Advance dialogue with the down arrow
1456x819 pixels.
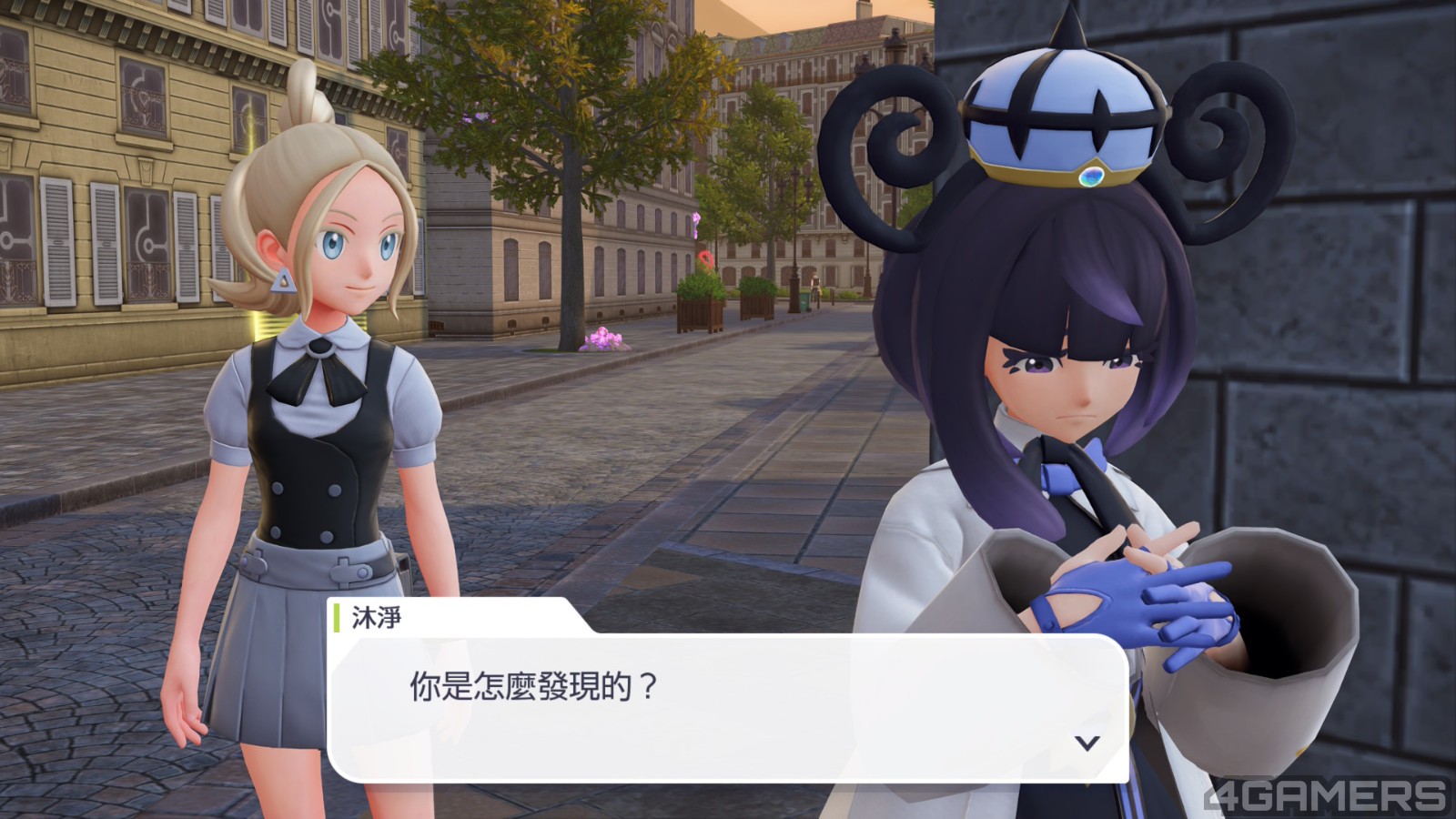[1087, 743]
